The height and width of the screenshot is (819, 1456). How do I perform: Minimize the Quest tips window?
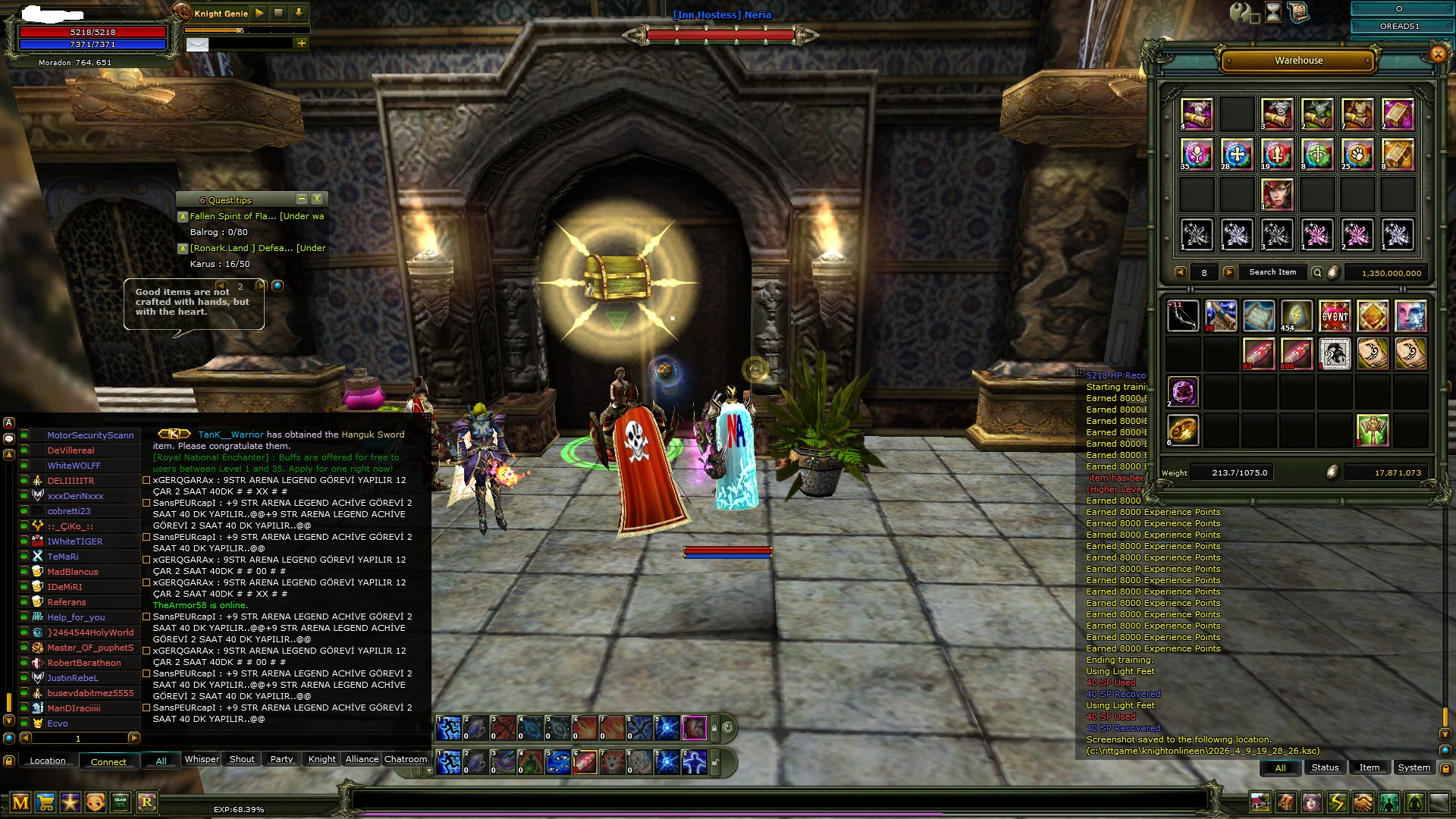(301, 199)
